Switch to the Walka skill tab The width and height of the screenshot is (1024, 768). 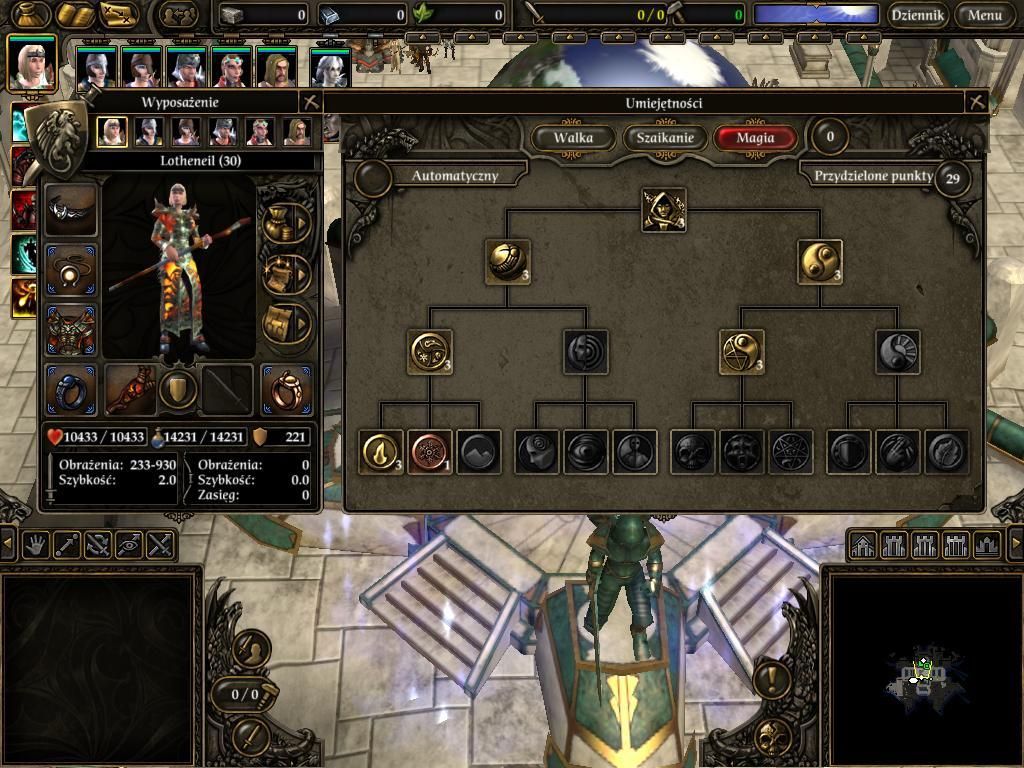click(573, 138)
